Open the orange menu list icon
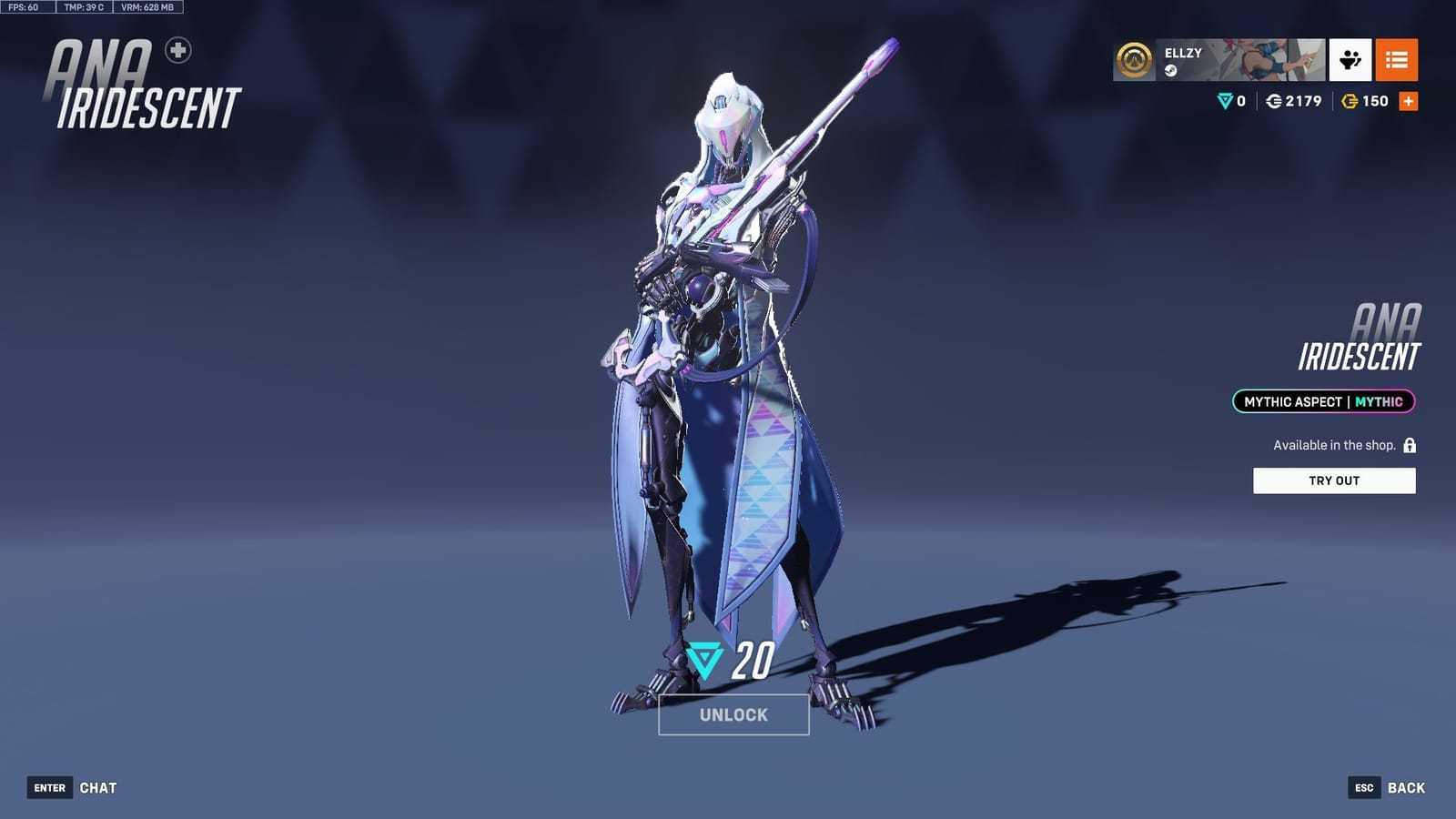1456x819 pixels. [x=1399, y=61]
